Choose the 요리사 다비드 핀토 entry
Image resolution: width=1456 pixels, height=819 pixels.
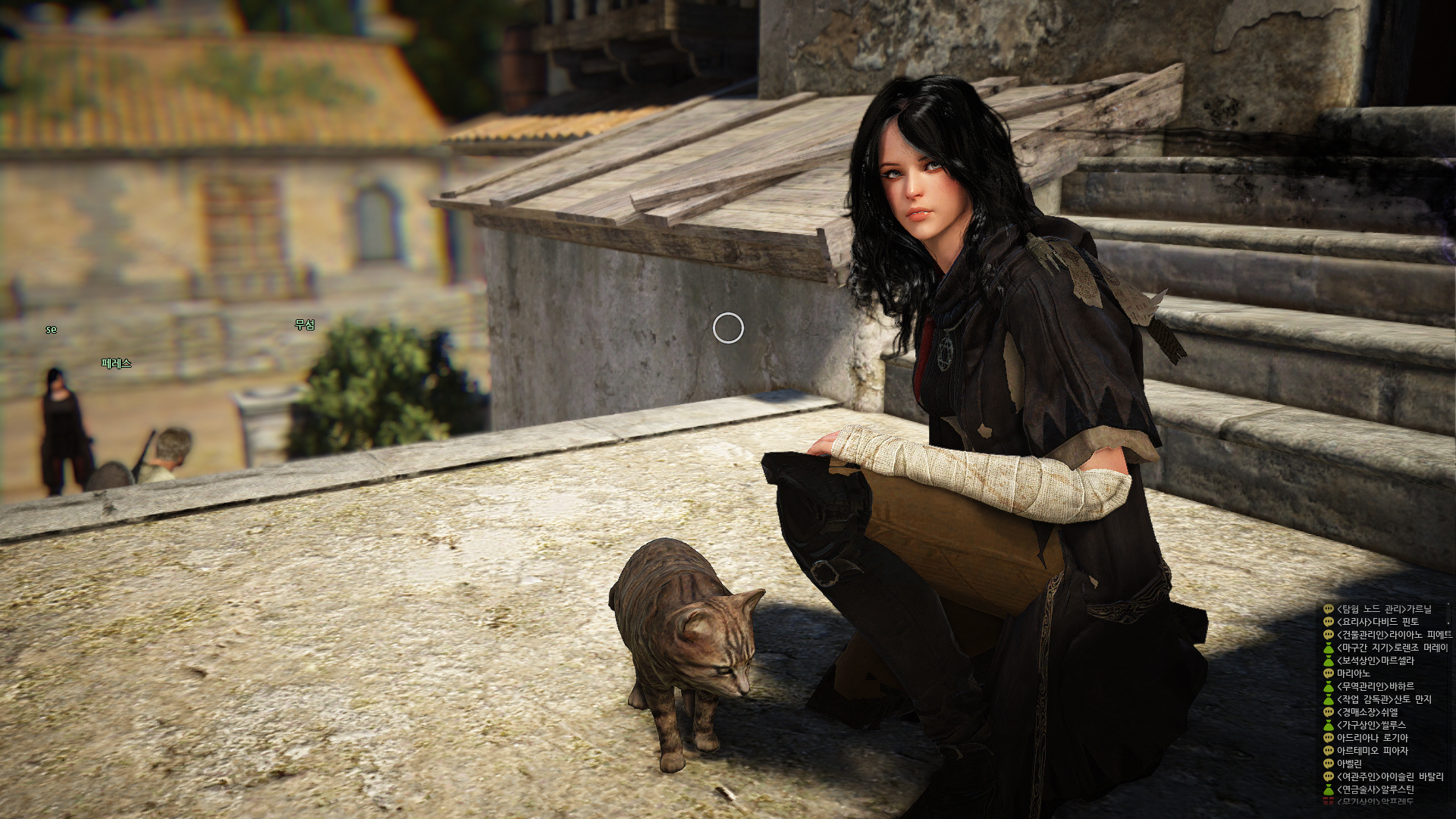pyautogui.click(x=1377, y=622)
